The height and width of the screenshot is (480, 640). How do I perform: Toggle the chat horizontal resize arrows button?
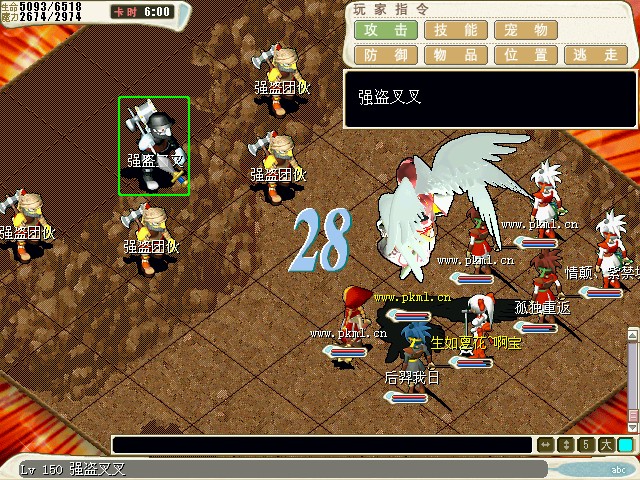pos(546,445)
